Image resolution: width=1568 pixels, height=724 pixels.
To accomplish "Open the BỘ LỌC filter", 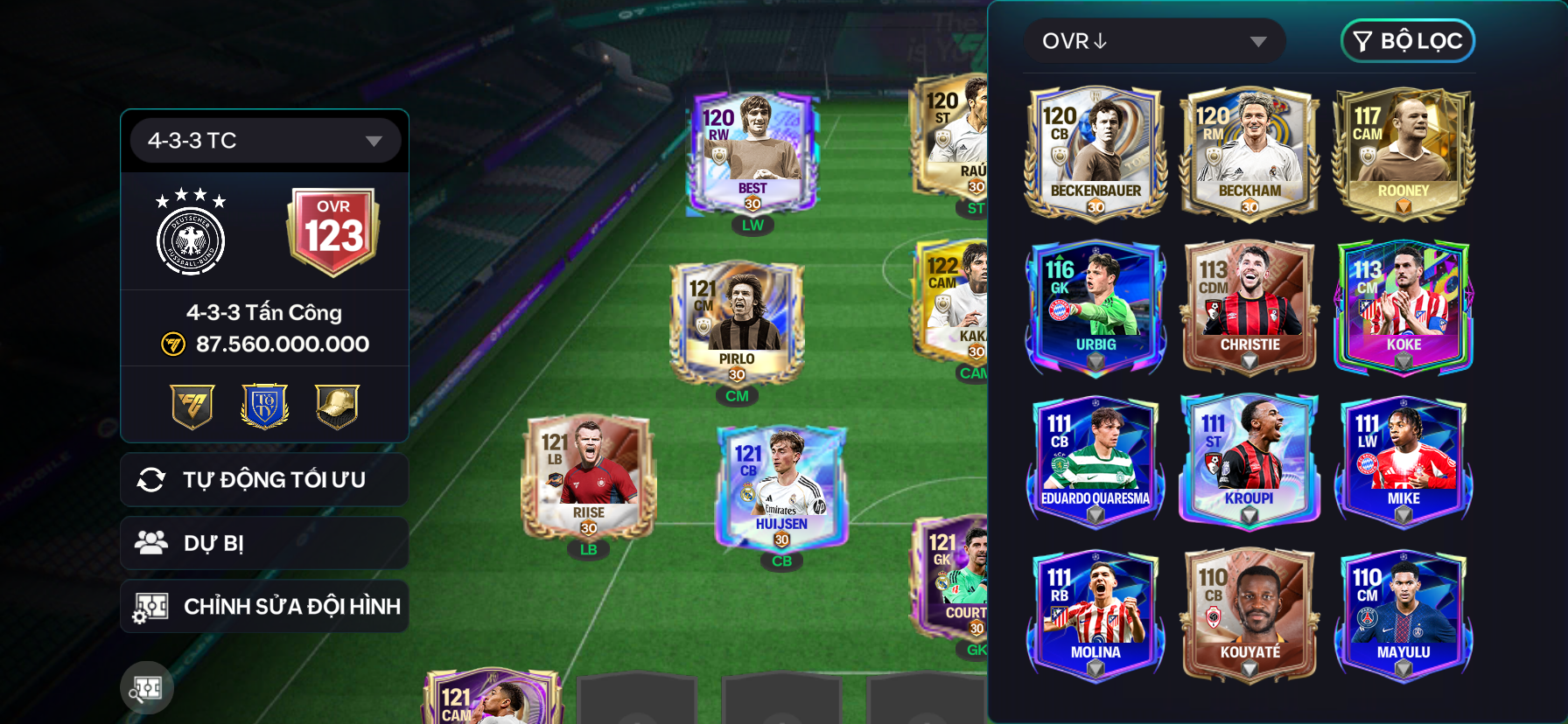I will pyautogui.click(x=1407, y=41).
